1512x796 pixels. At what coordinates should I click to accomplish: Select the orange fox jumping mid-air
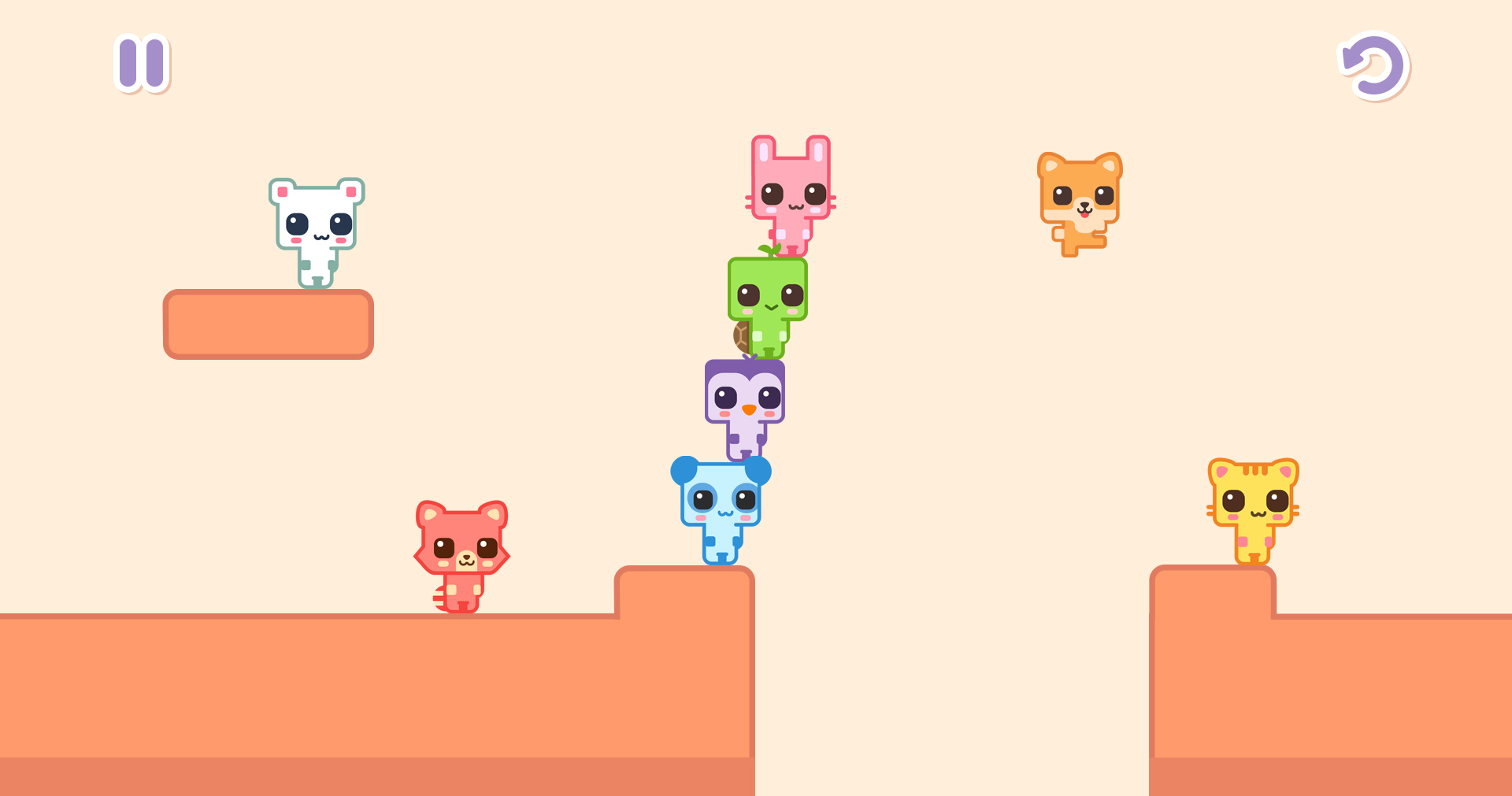(x=1081, y=197)
